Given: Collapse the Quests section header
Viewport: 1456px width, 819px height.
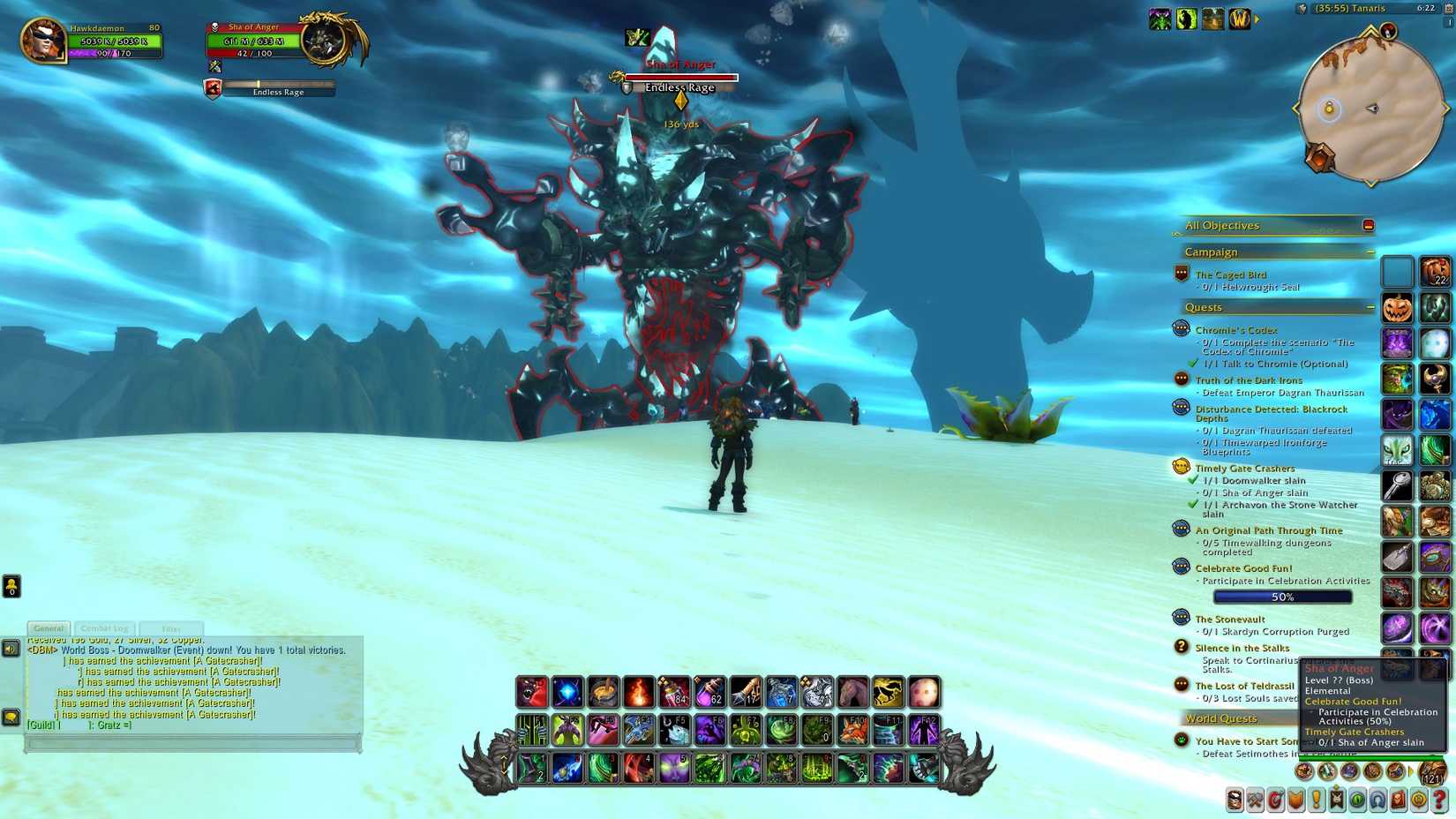Looking at the screenshot, I should [1370, 306].
